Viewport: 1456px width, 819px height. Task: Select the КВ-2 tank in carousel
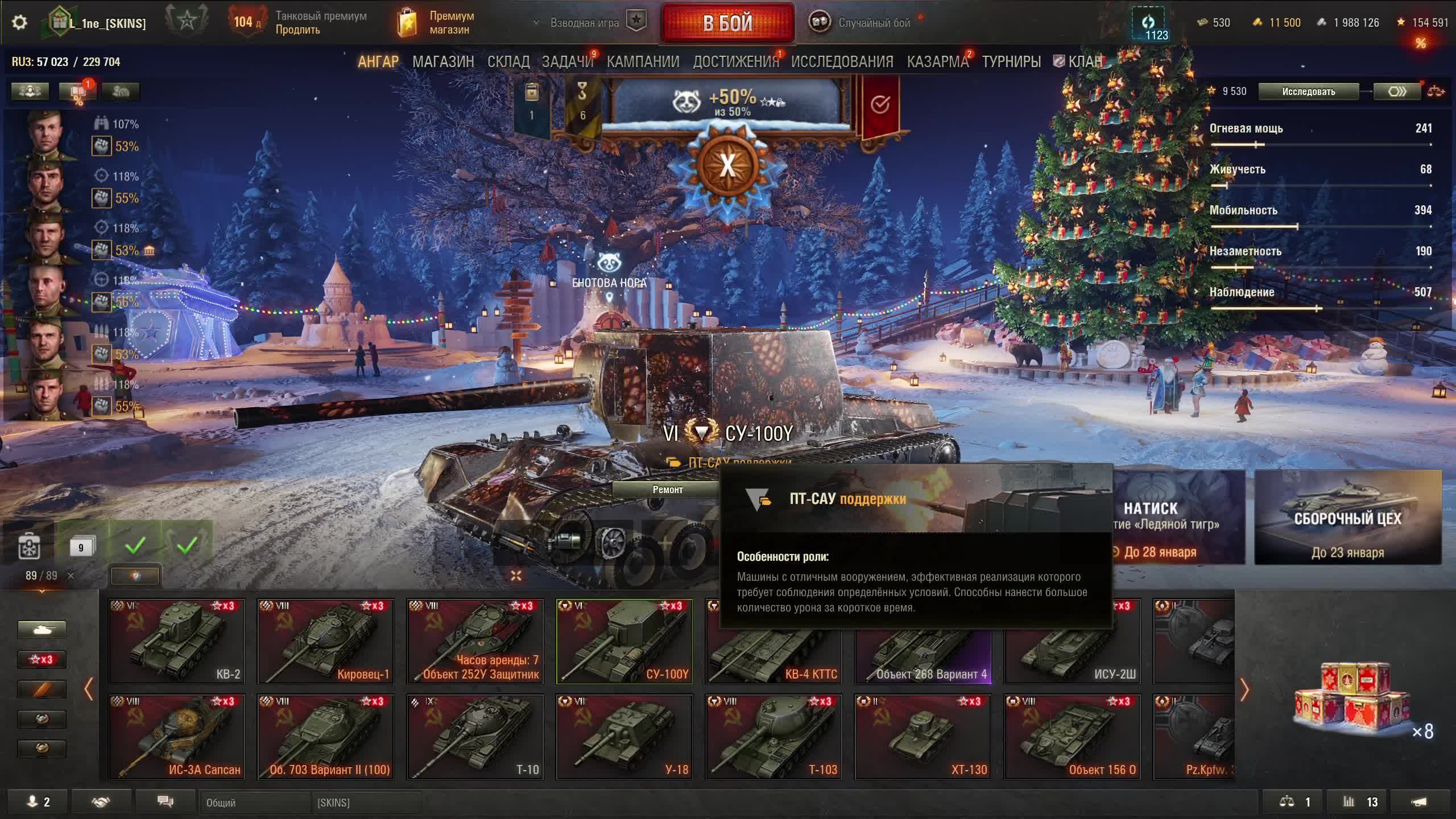[x=176, y=641]
